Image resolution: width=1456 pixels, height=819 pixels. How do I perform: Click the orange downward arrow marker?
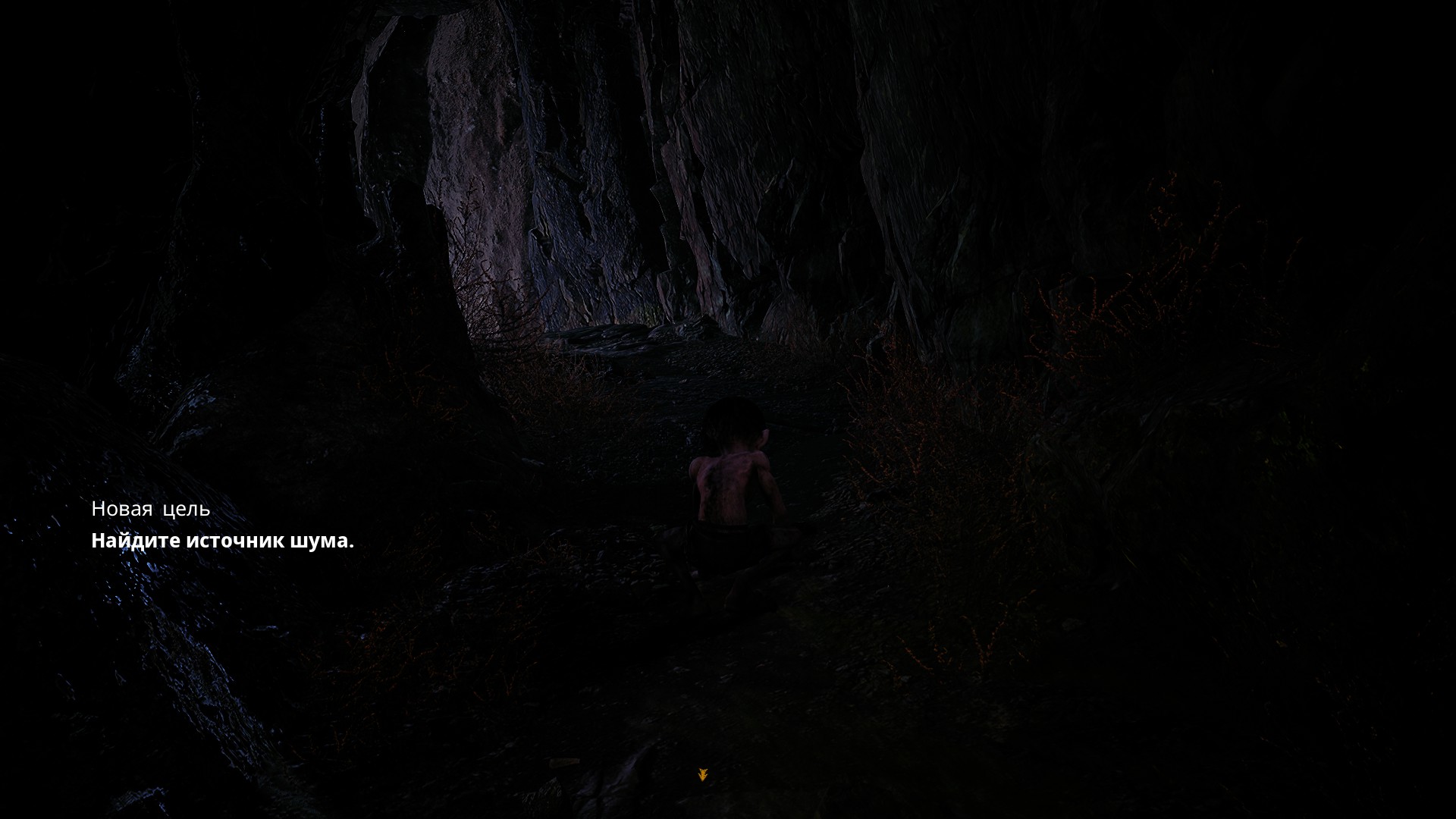click(703, 774)
